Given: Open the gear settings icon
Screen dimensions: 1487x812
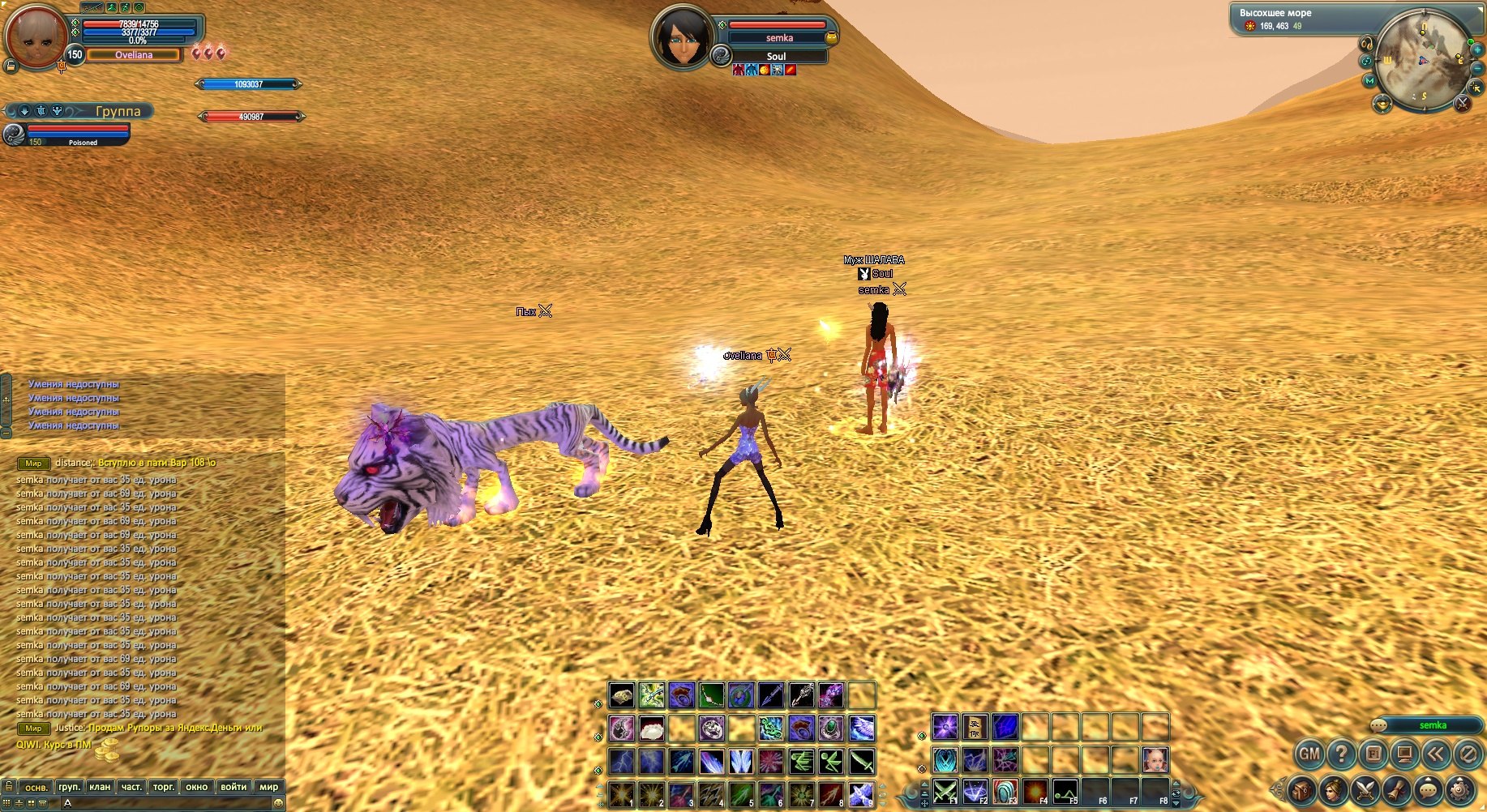Looking at the screenshot, I should [x=1460, y=789].
